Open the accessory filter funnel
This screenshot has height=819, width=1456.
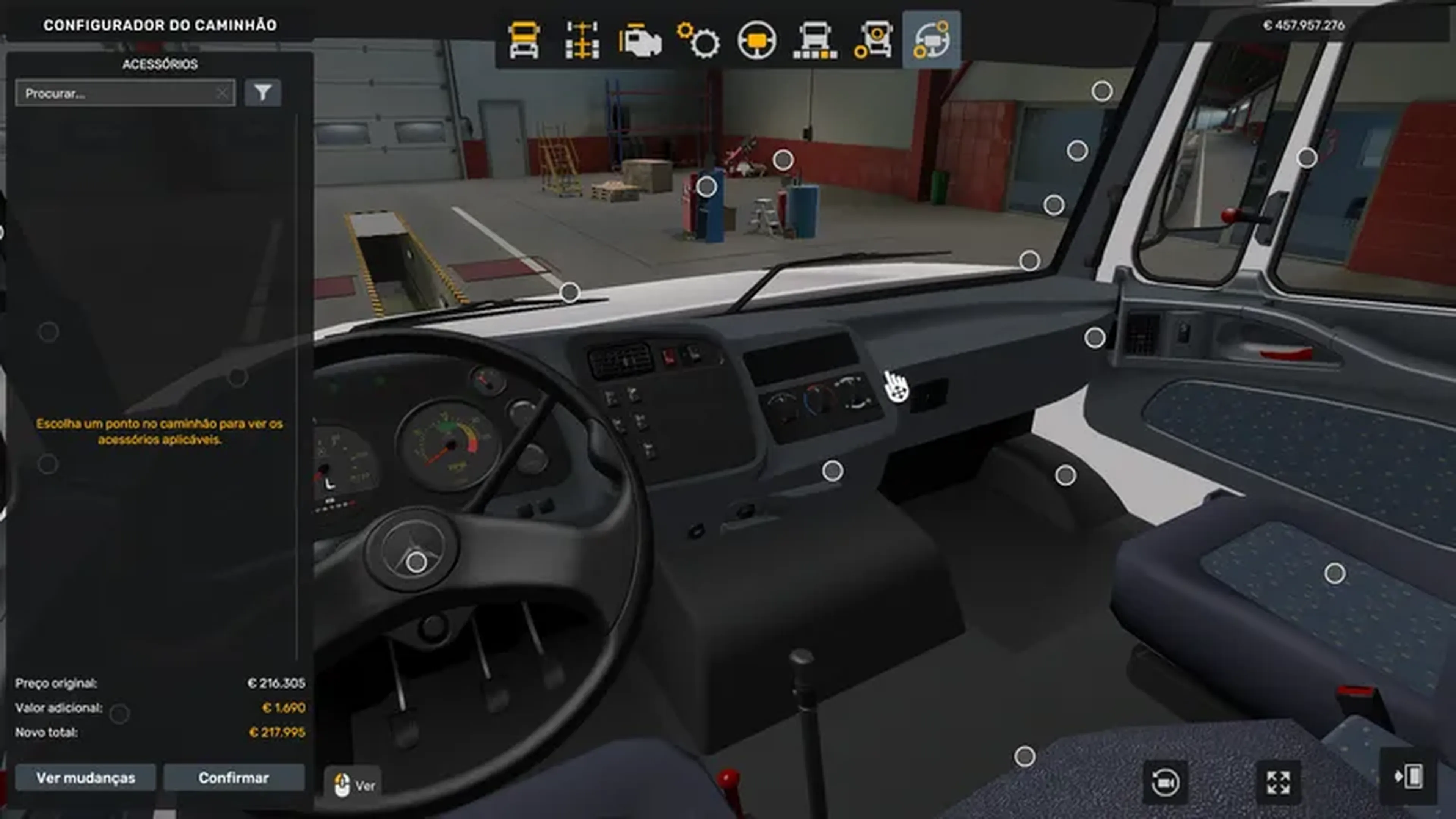(263, 93)
